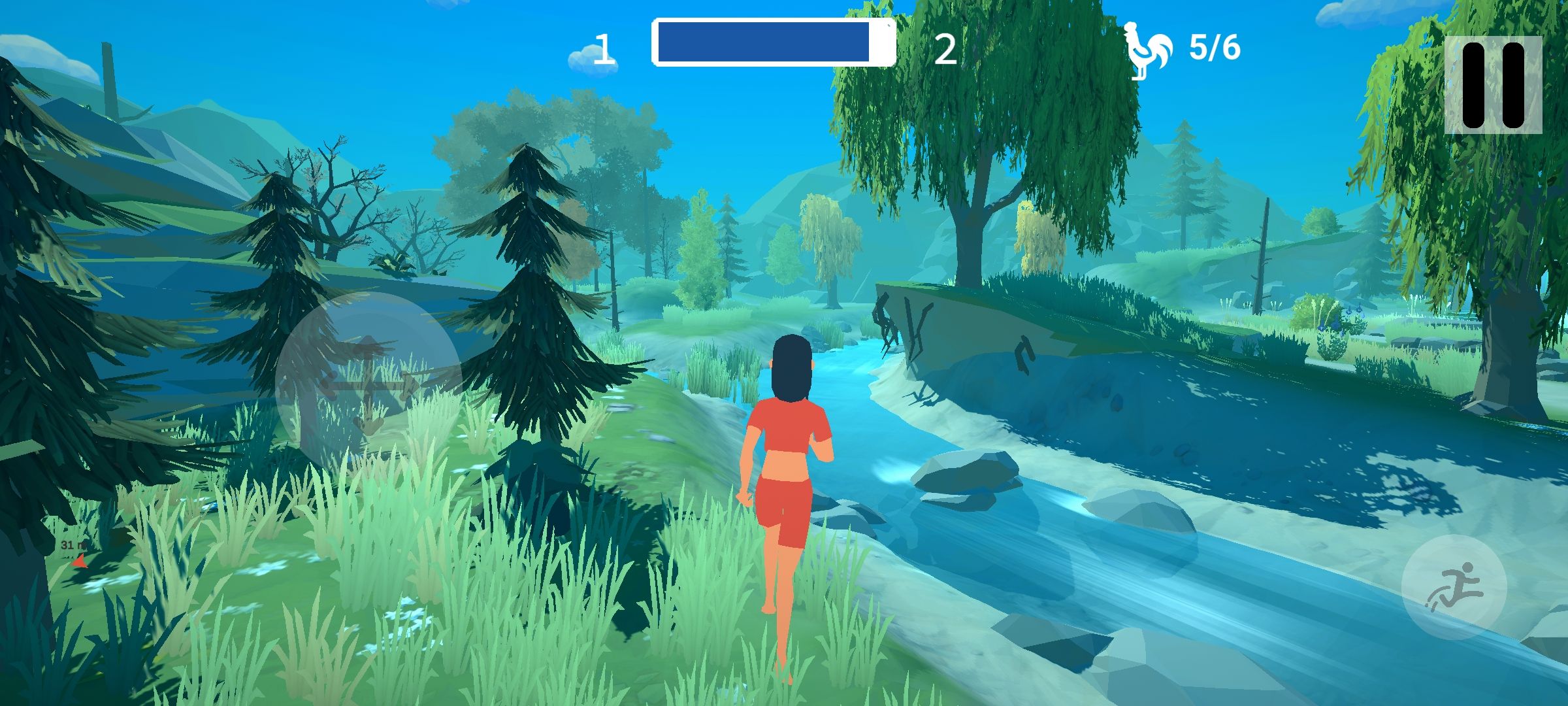Touch the virtual movement joystick
Viewport: 1568px width, 706px height.
point(368,386)
